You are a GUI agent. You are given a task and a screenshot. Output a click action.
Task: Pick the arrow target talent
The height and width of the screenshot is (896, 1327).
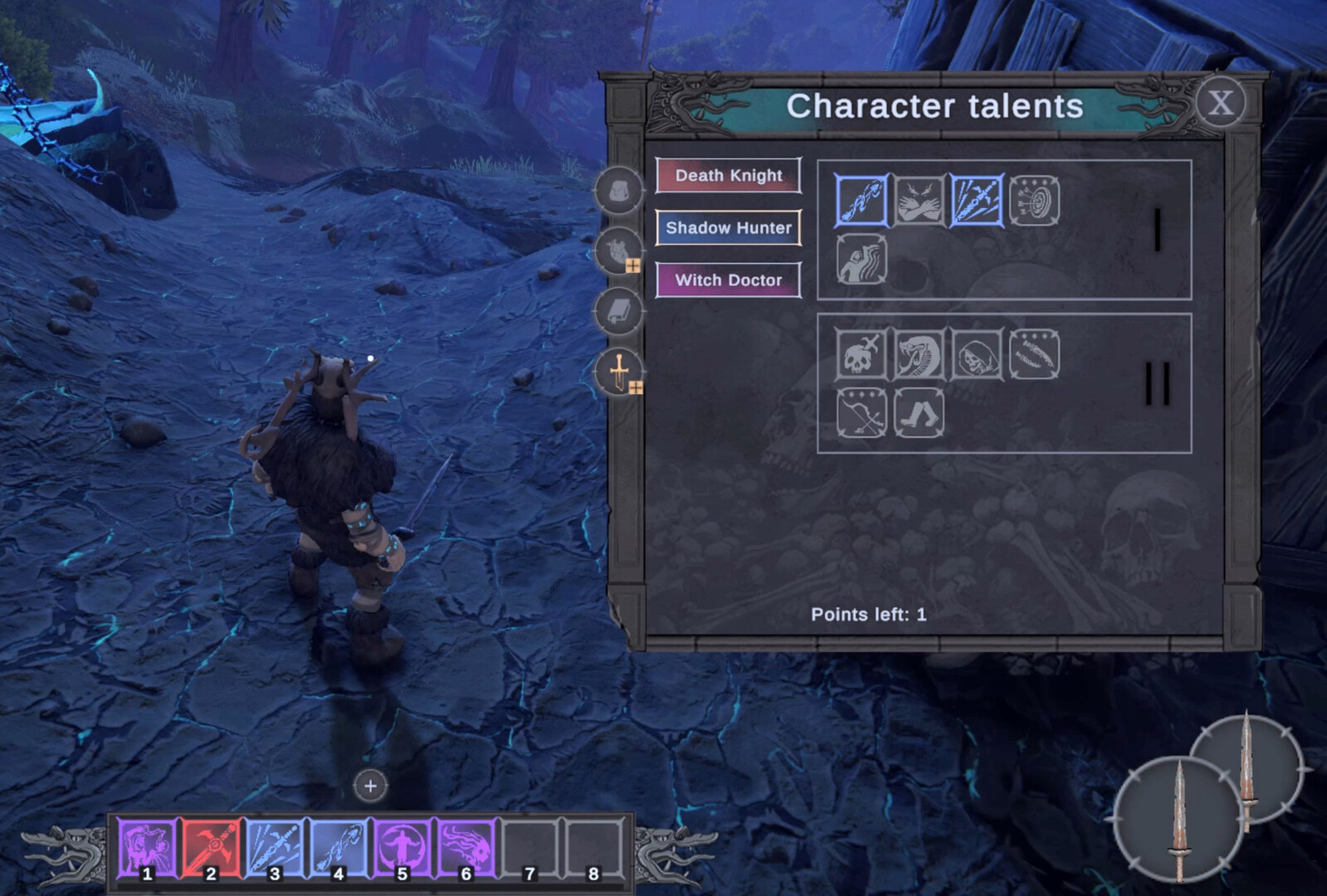1034,201
